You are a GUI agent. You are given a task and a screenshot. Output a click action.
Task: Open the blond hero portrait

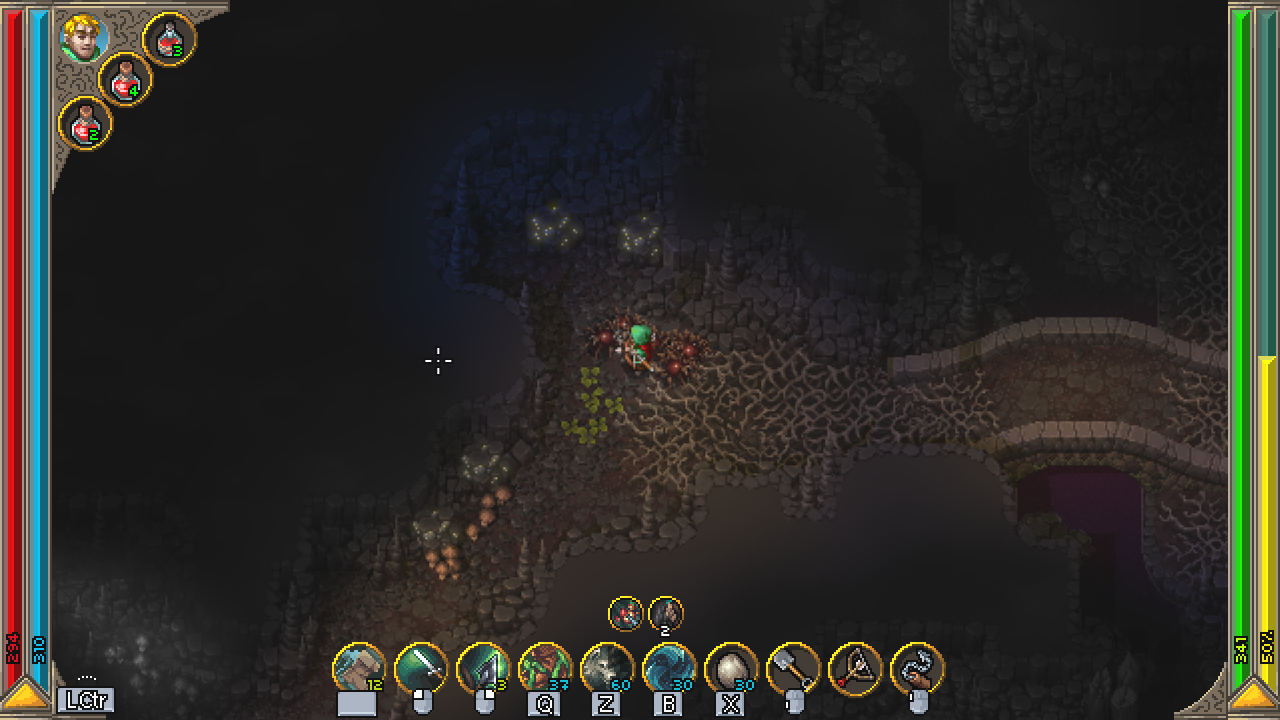[84, 37]
